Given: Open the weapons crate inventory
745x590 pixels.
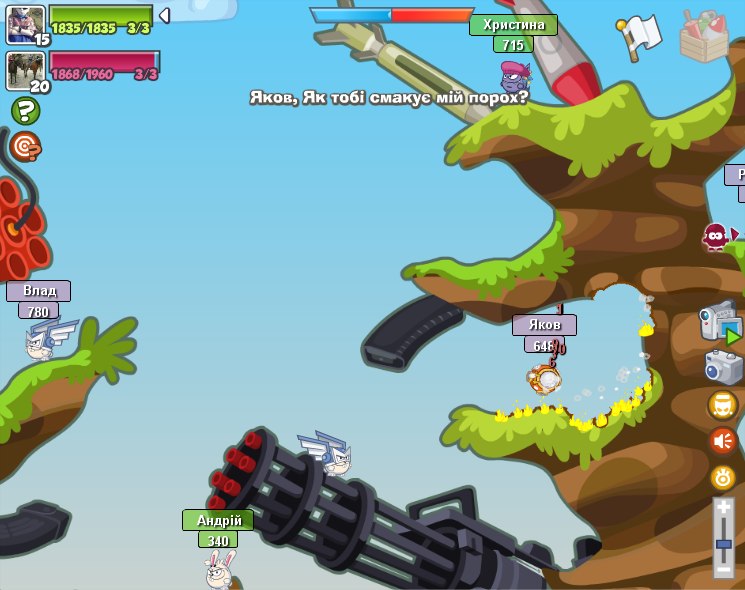Looking at the screenshot, I should click(x=704, y=38).
